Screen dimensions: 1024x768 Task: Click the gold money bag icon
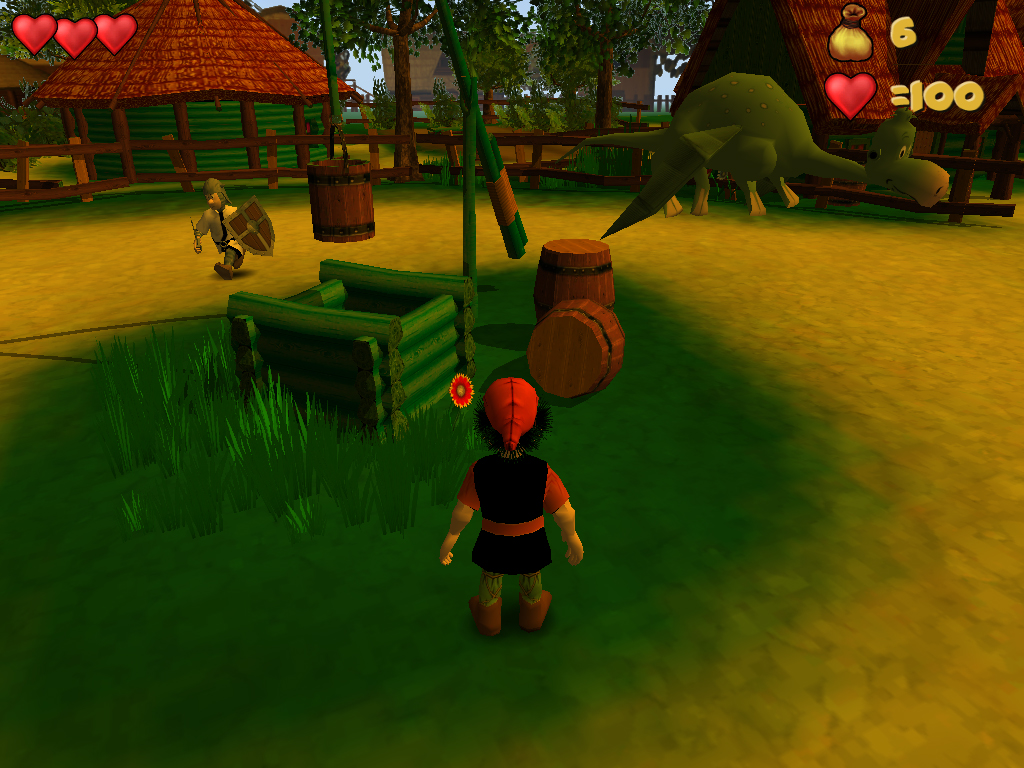coord(850,33)
